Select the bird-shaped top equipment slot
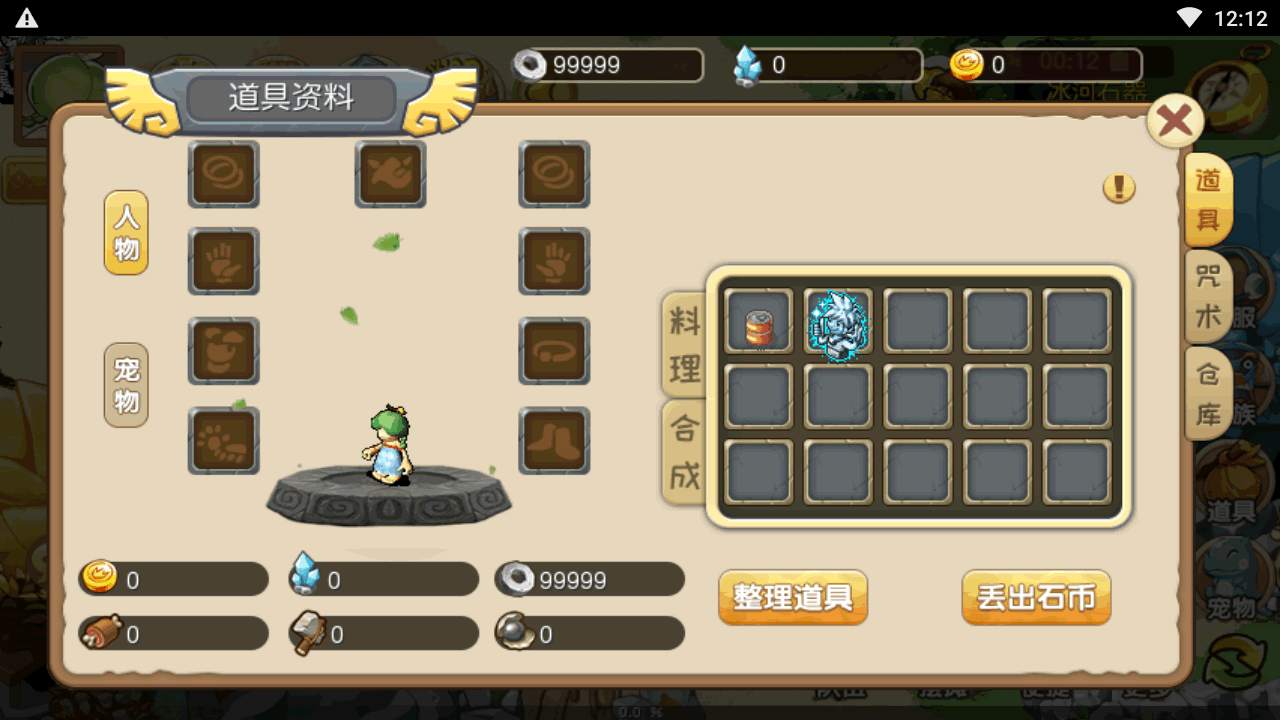The width and height of the screenshot is (1280, 720). (x=391, y=174)
